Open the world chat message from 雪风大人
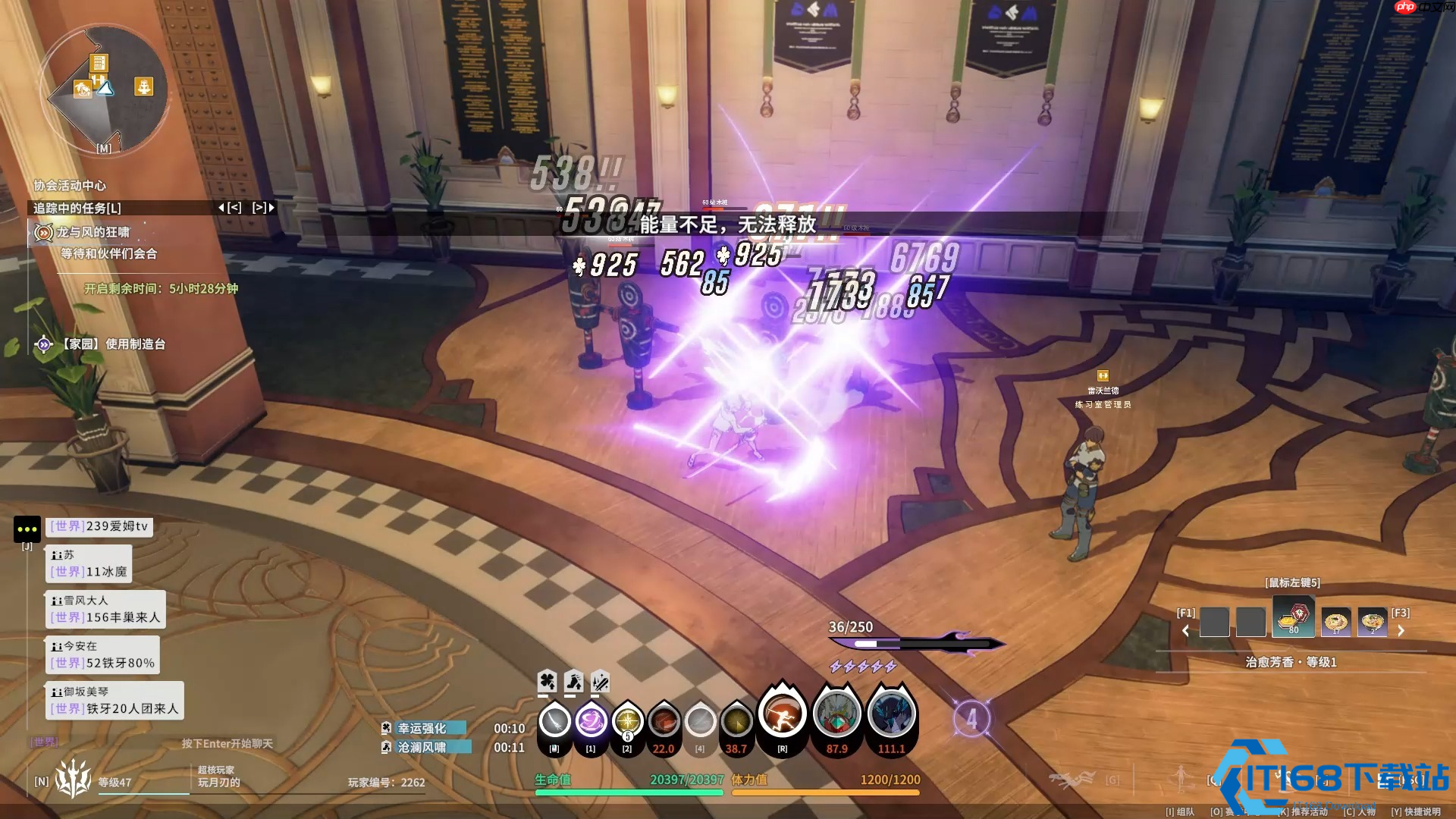This screenshot has width=1456, height=819. (x=106, y=610)
